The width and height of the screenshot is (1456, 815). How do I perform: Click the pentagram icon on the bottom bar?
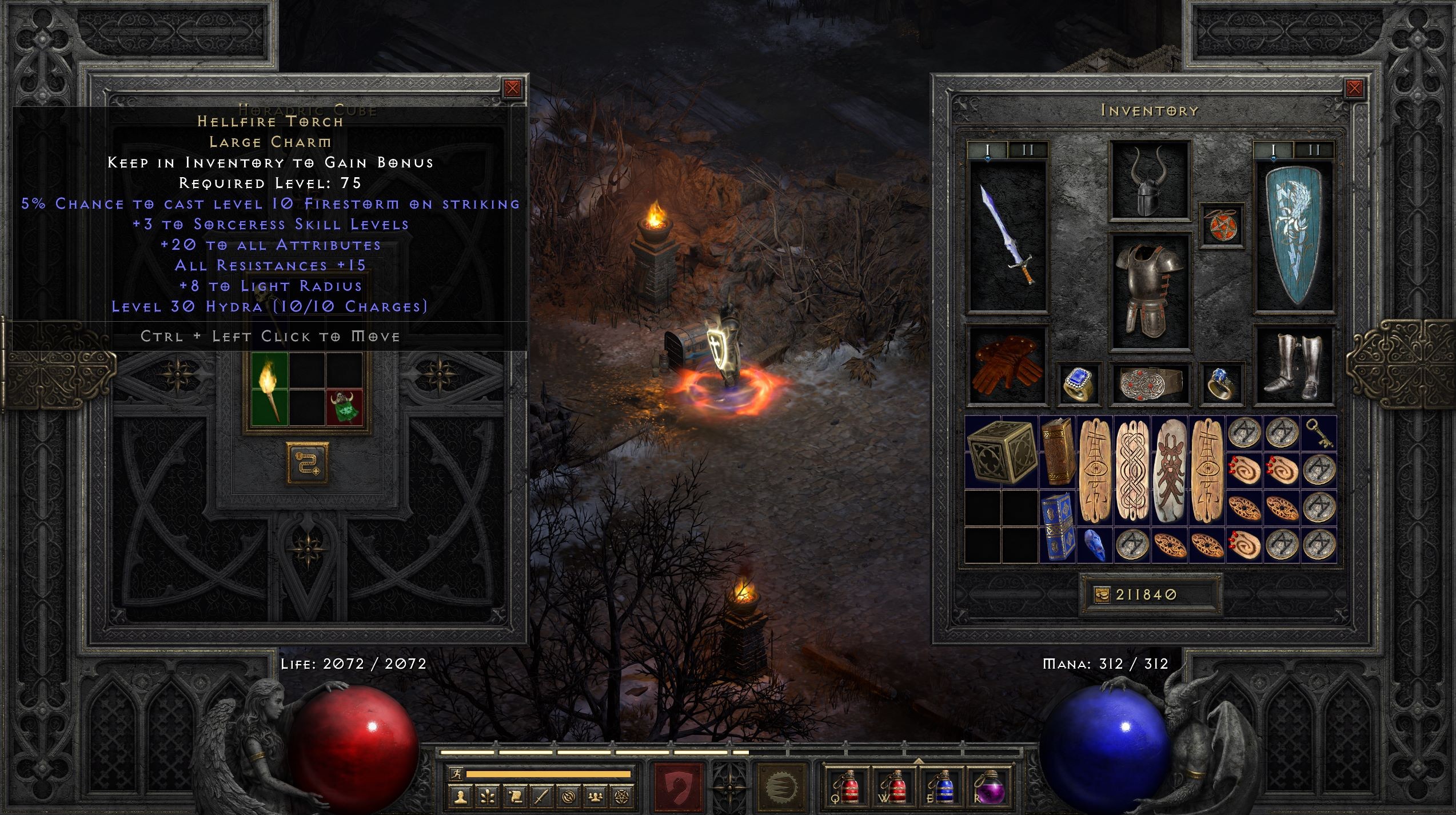621,796
